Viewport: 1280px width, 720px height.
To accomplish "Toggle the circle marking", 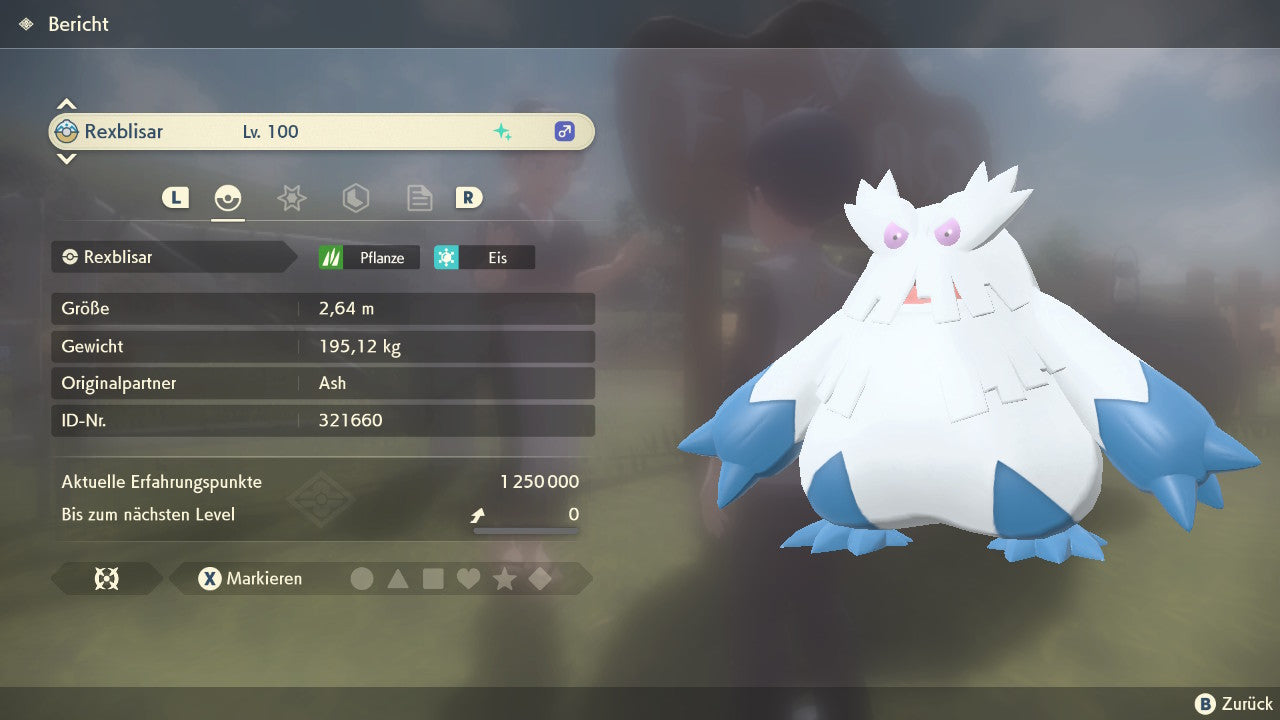I will click(x=362, y=578).
